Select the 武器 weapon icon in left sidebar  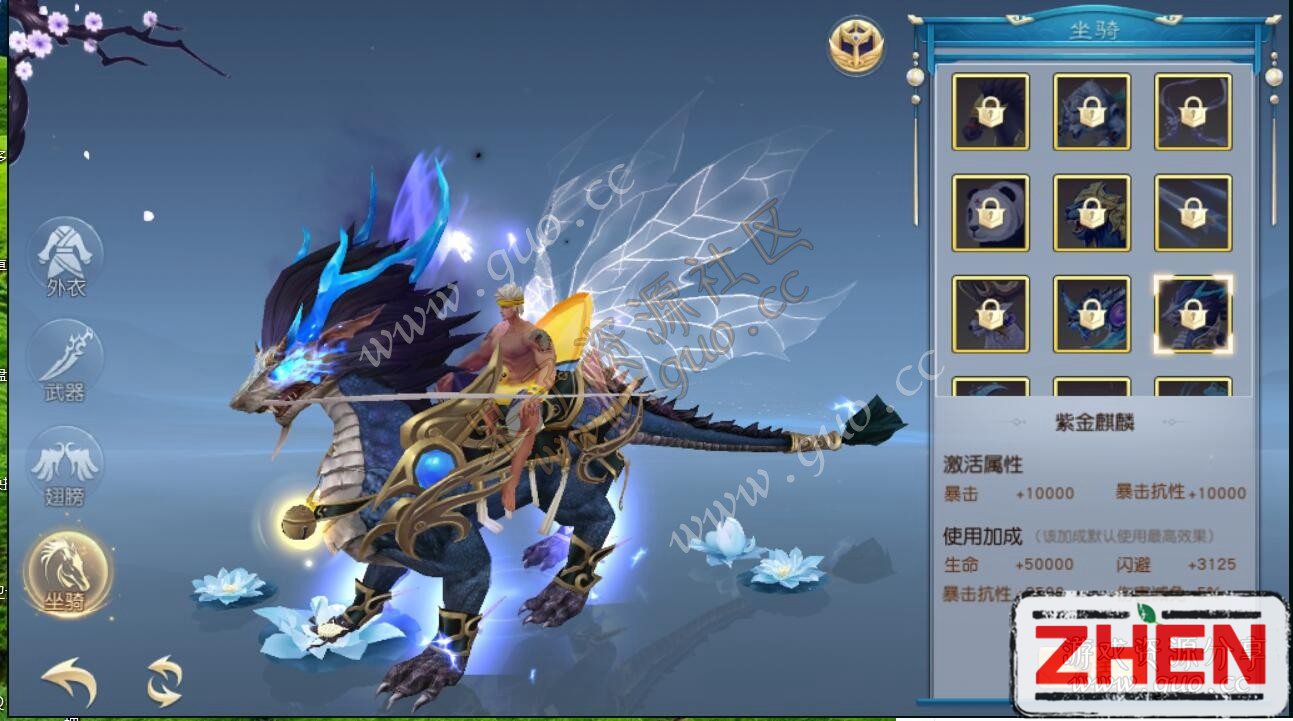65,358
